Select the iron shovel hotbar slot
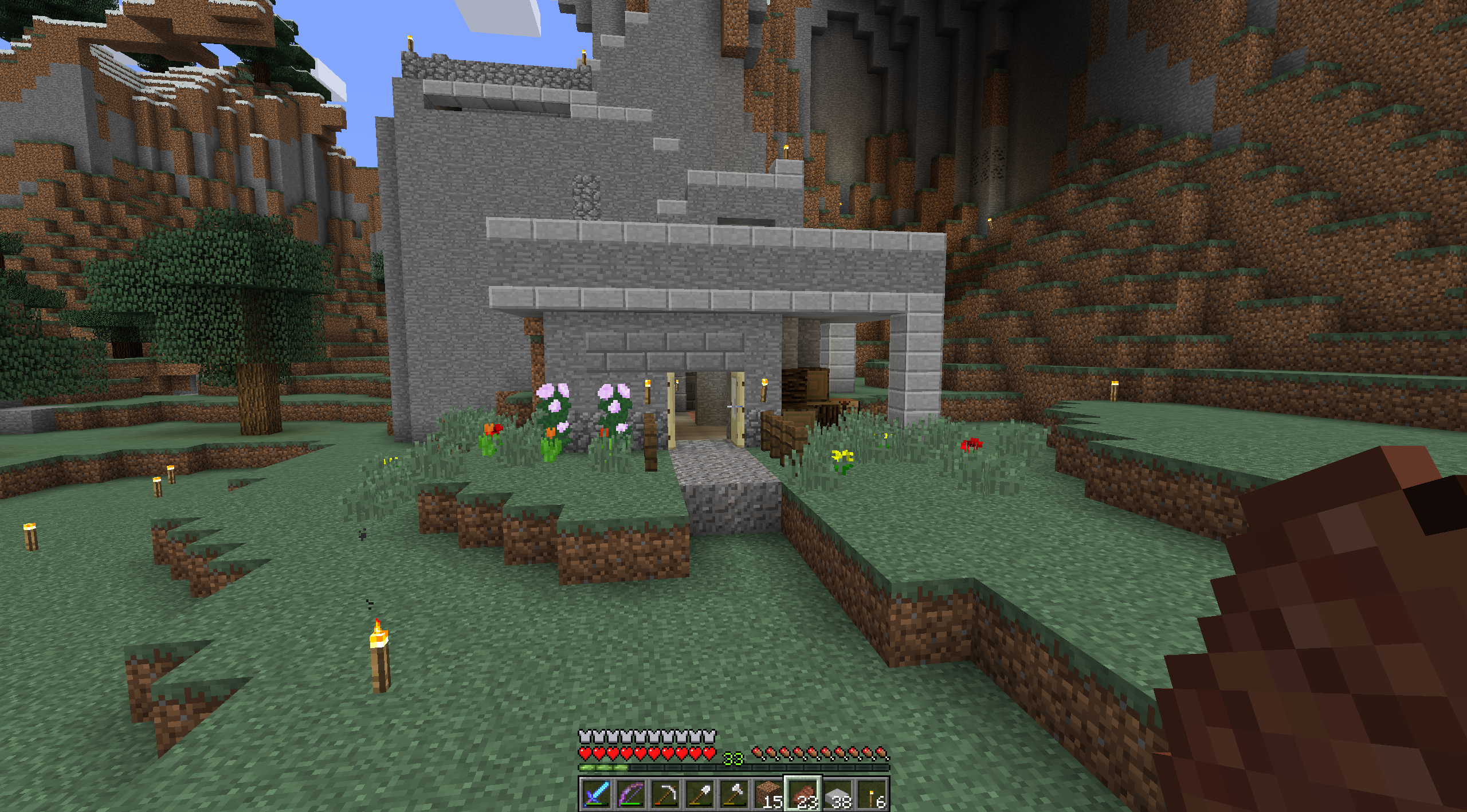 (700, 794)
